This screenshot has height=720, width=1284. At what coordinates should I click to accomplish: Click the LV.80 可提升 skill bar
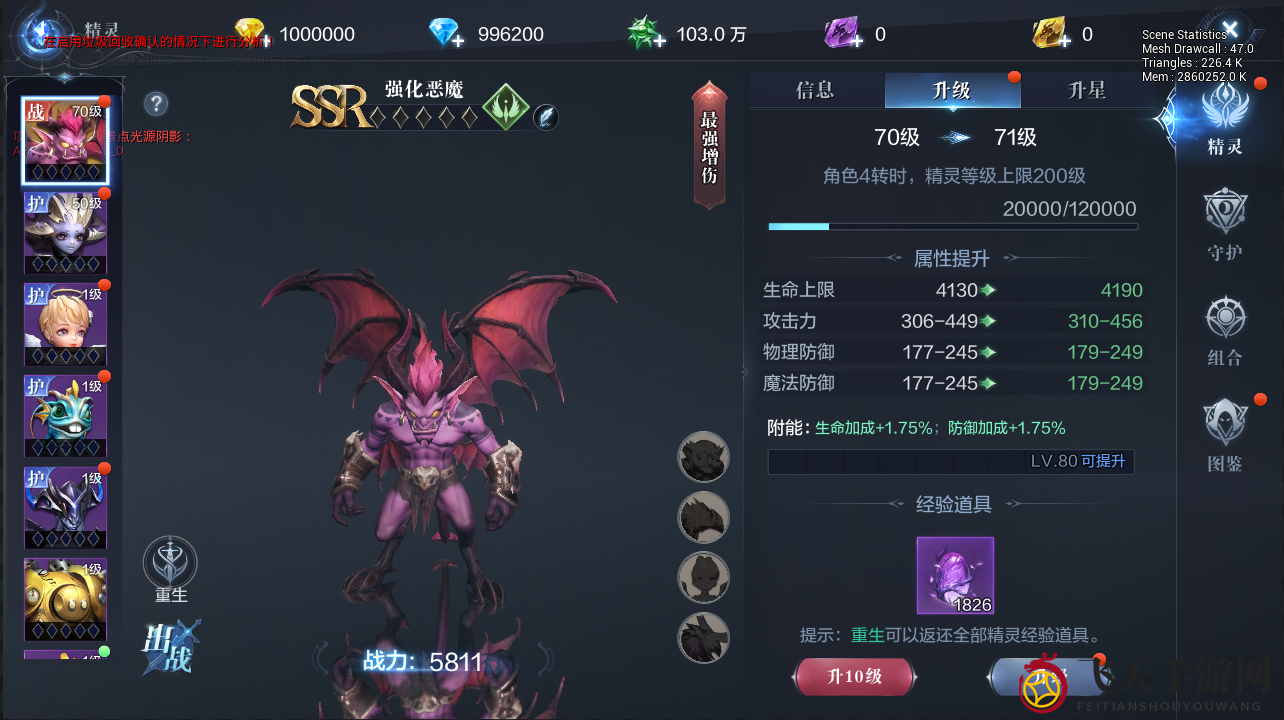point(952,461)
